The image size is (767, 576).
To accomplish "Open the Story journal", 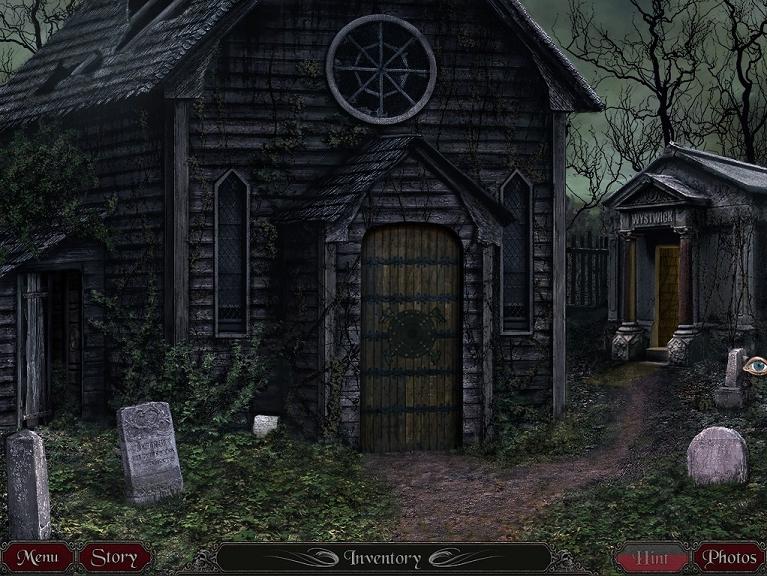I will [x=115, y=557].
